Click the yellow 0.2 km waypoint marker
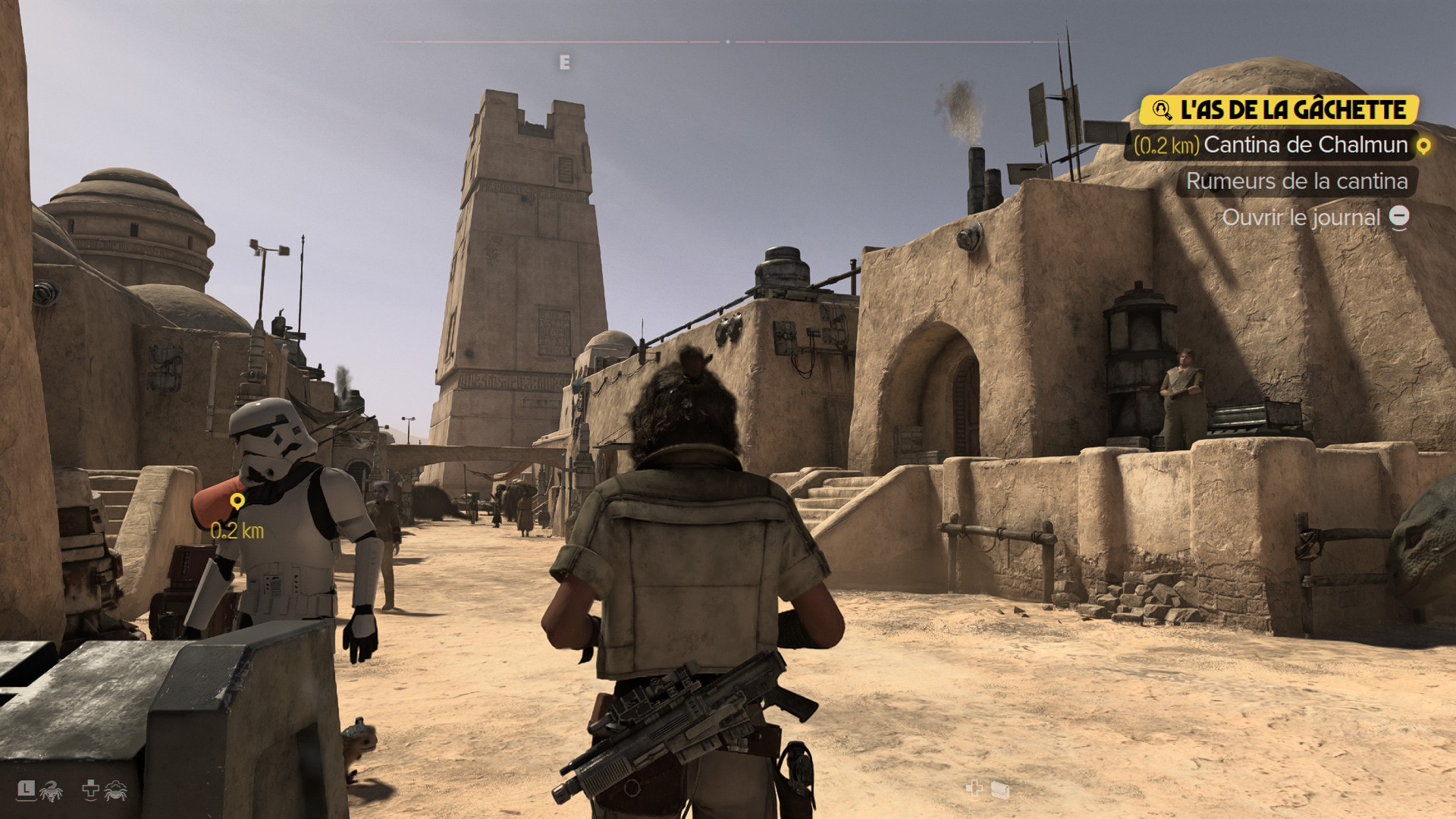This screenshot has height=819, width=1456. pos(237,501)
